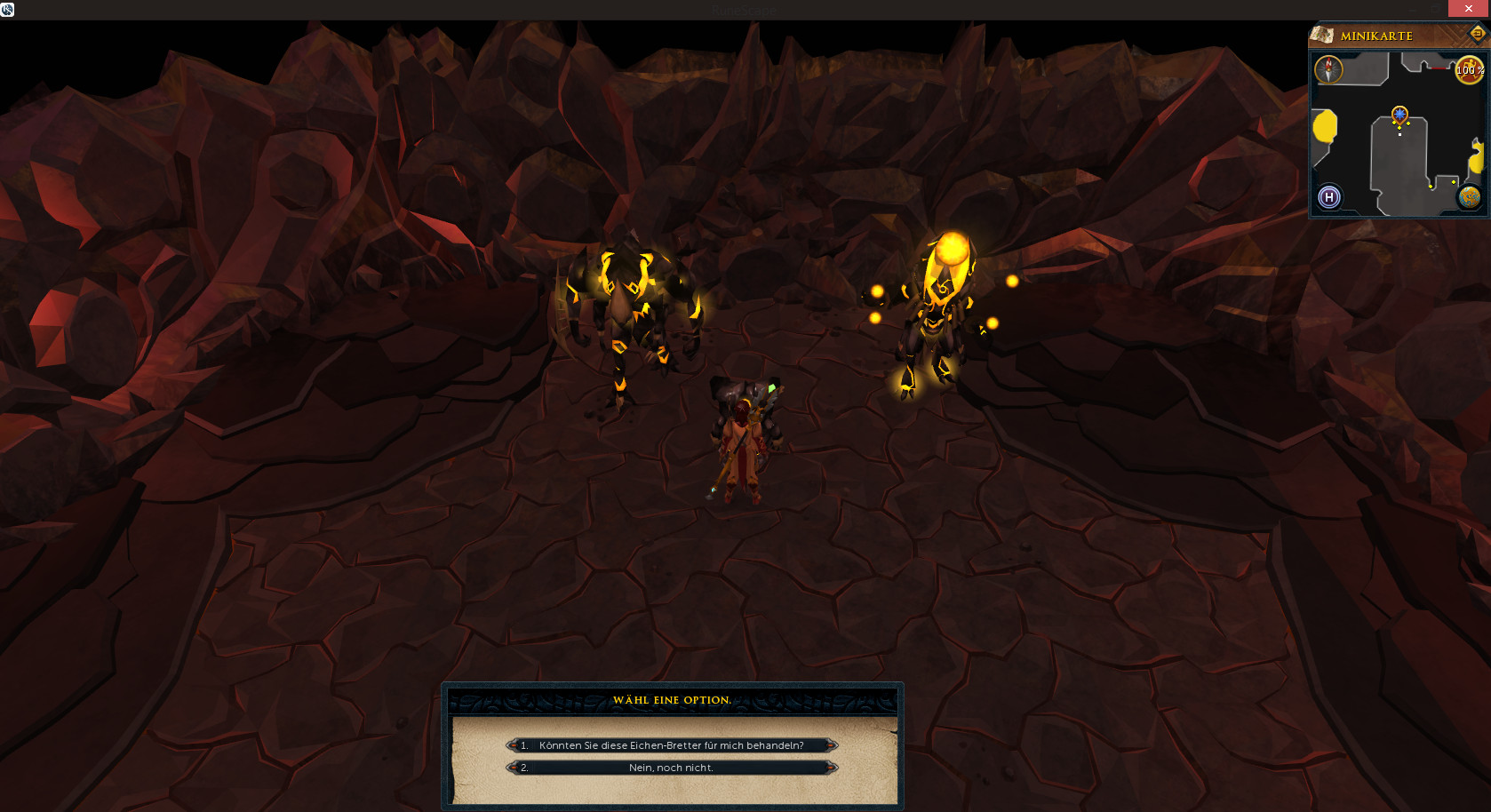Image resolution: width=1491 pixels, height=812 pixels.
Task: Close the game window
Action: pos(1469,8)
